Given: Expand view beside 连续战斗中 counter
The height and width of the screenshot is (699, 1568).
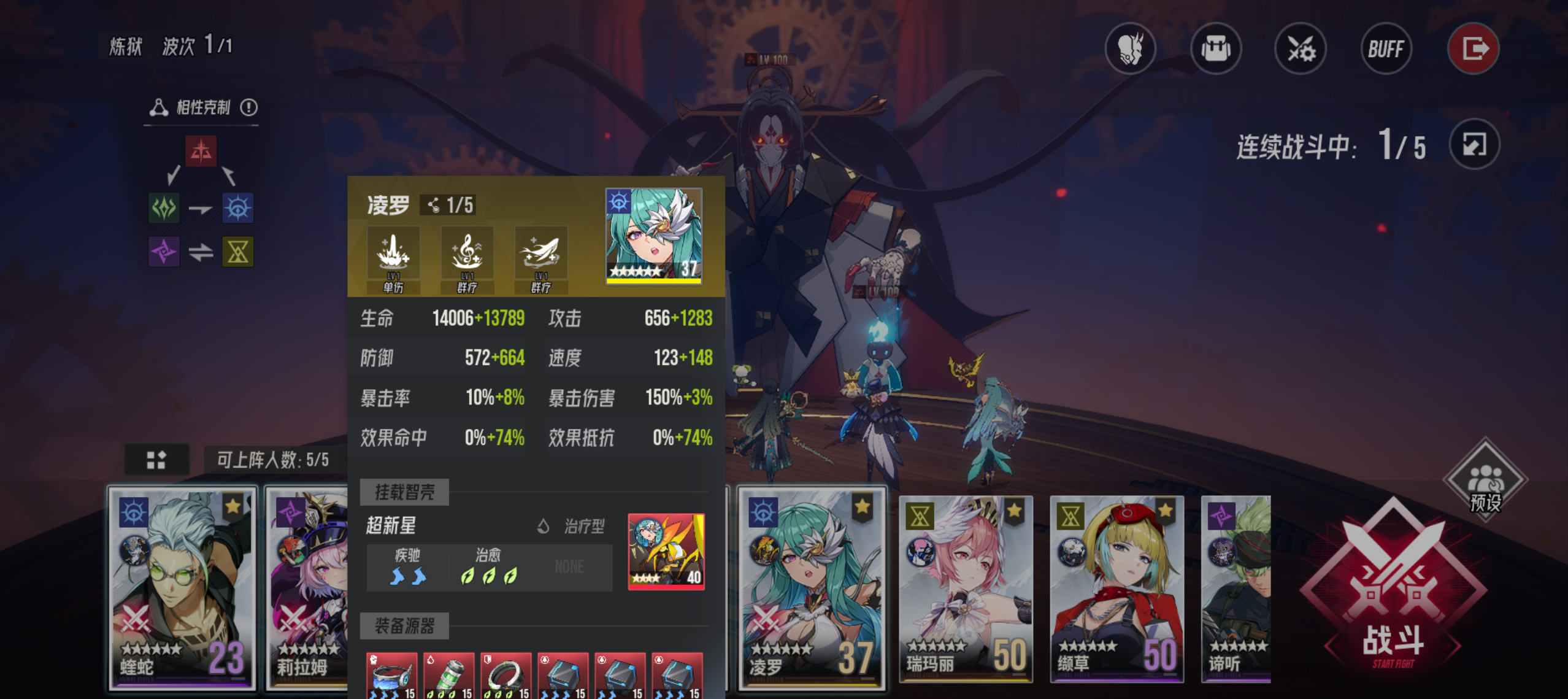Looking at the screenshot, I should tap(1474, 144).
